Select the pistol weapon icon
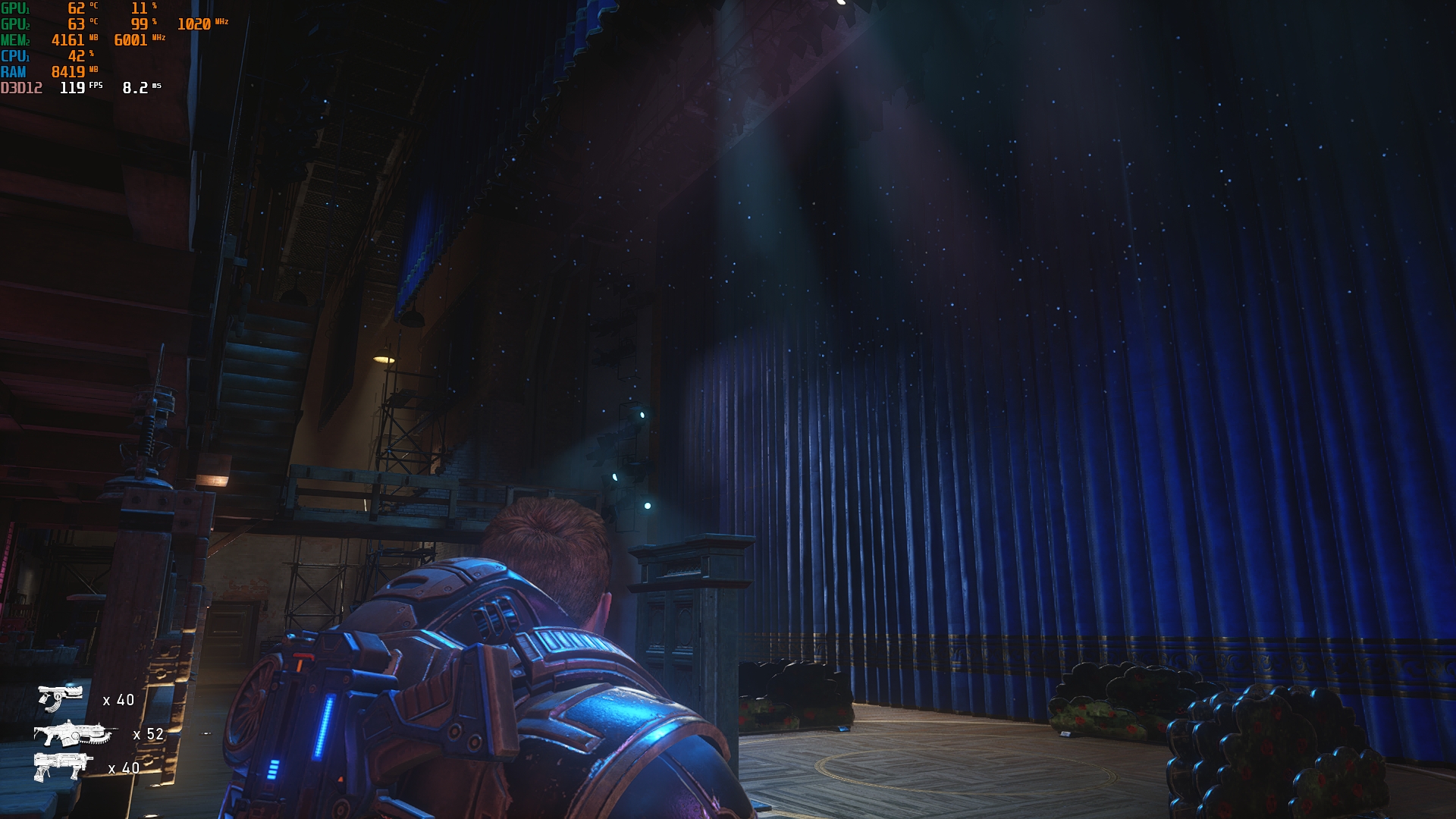1456x819 pixels. pyautogui.click(x=60, y=697)
